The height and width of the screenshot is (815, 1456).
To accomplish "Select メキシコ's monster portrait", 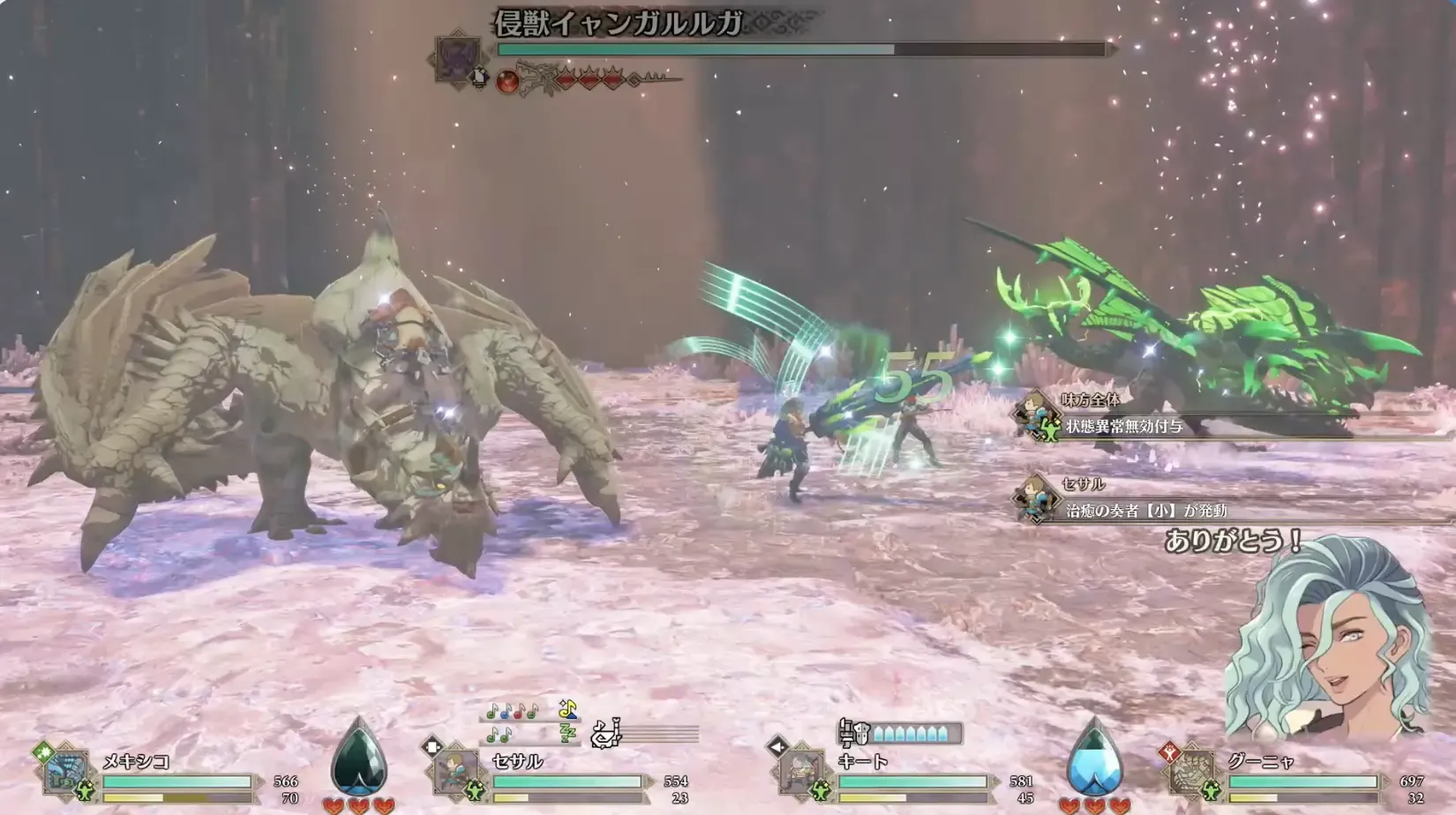I will tap(66, 774).
